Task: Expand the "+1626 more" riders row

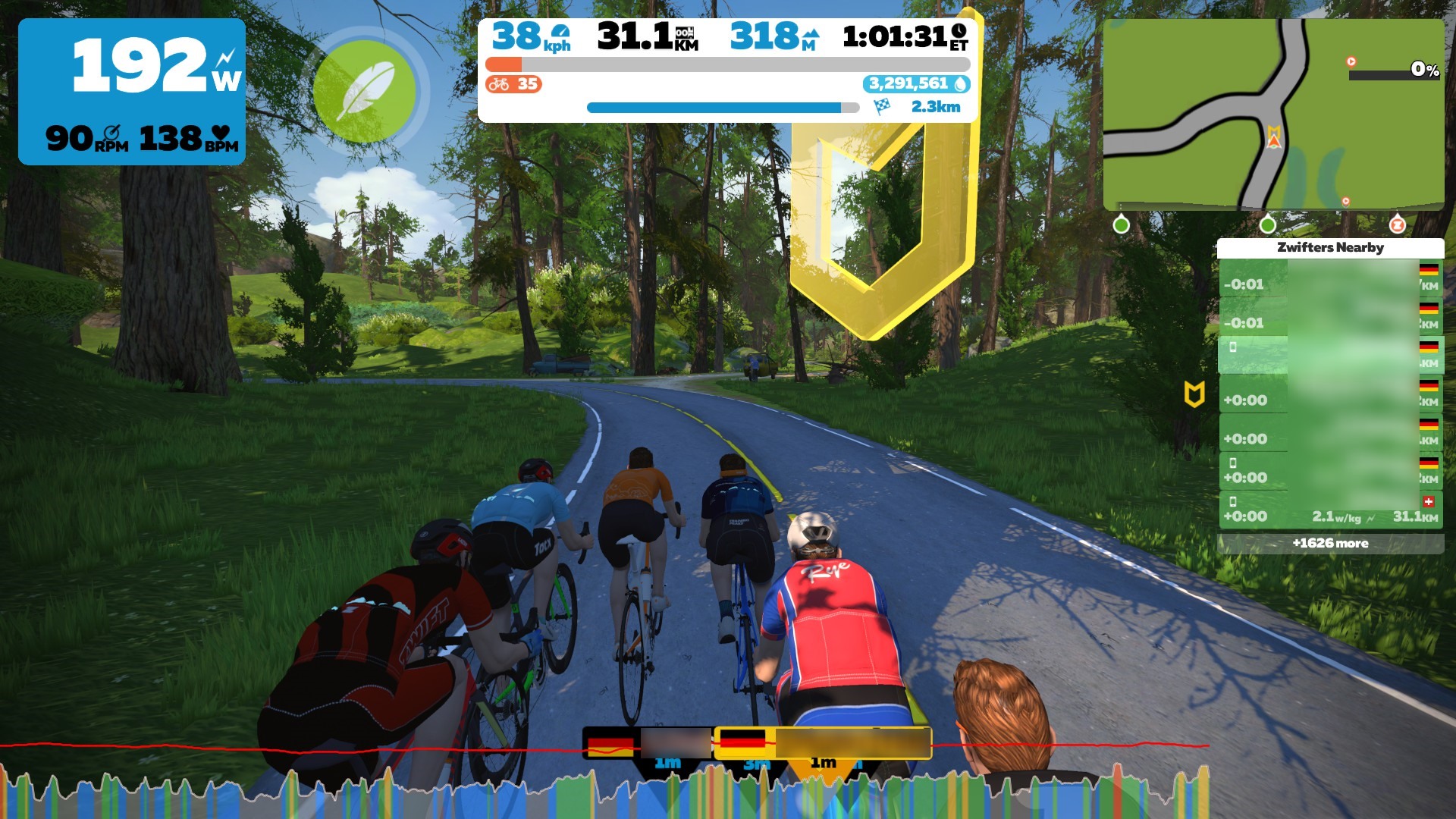Action: point(1330,543)
